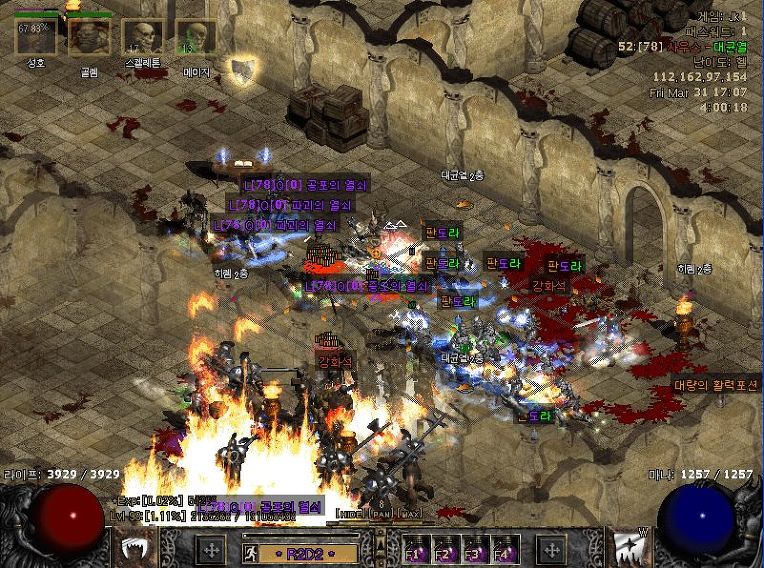The height and width of the screenshot is (568, 764).
Task: Use the F3 belt potion
Action: tap(475, 551)
